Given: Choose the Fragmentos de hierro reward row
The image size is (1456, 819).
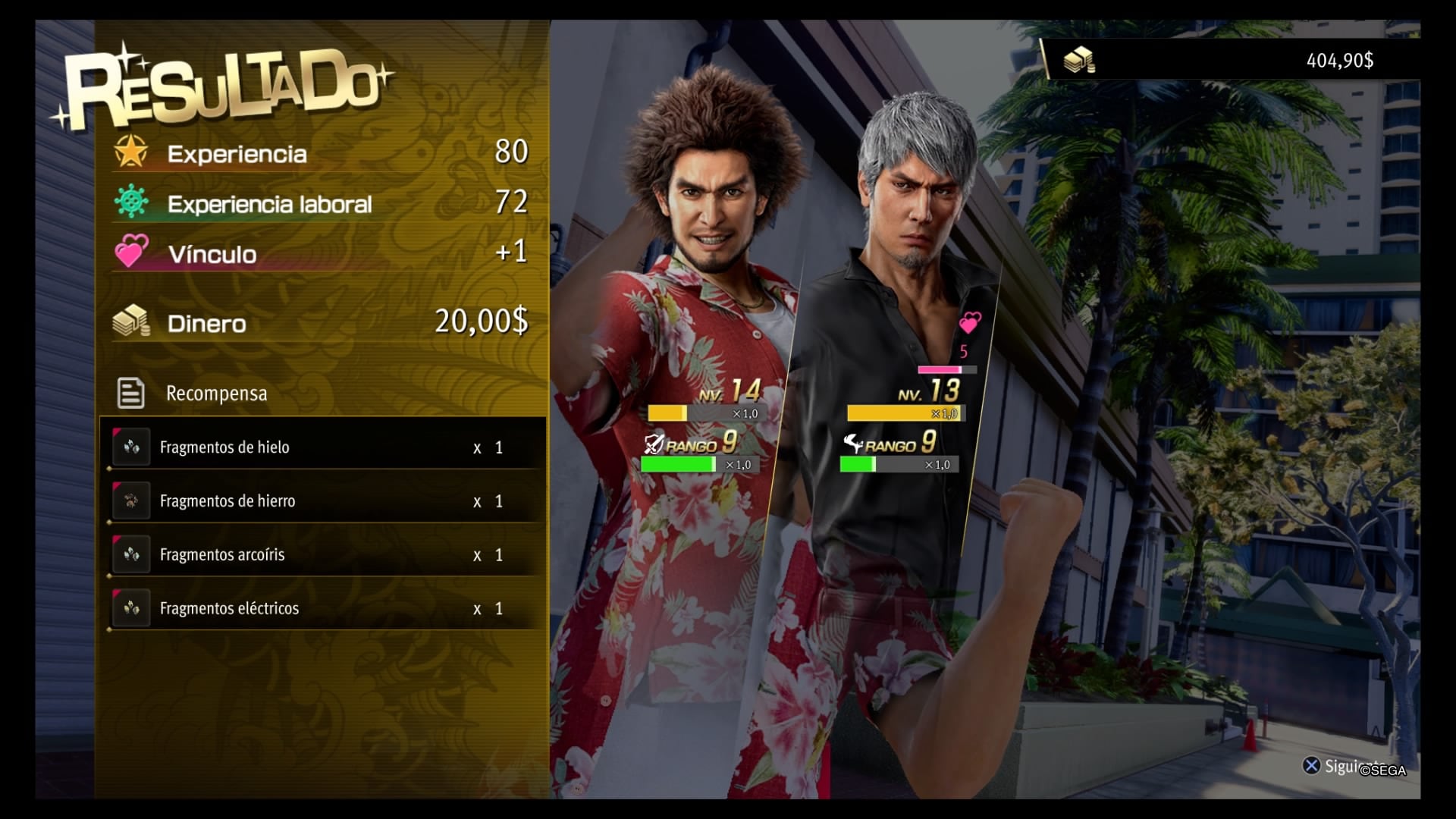Looking at the screenshot, I should click(325, 500).
